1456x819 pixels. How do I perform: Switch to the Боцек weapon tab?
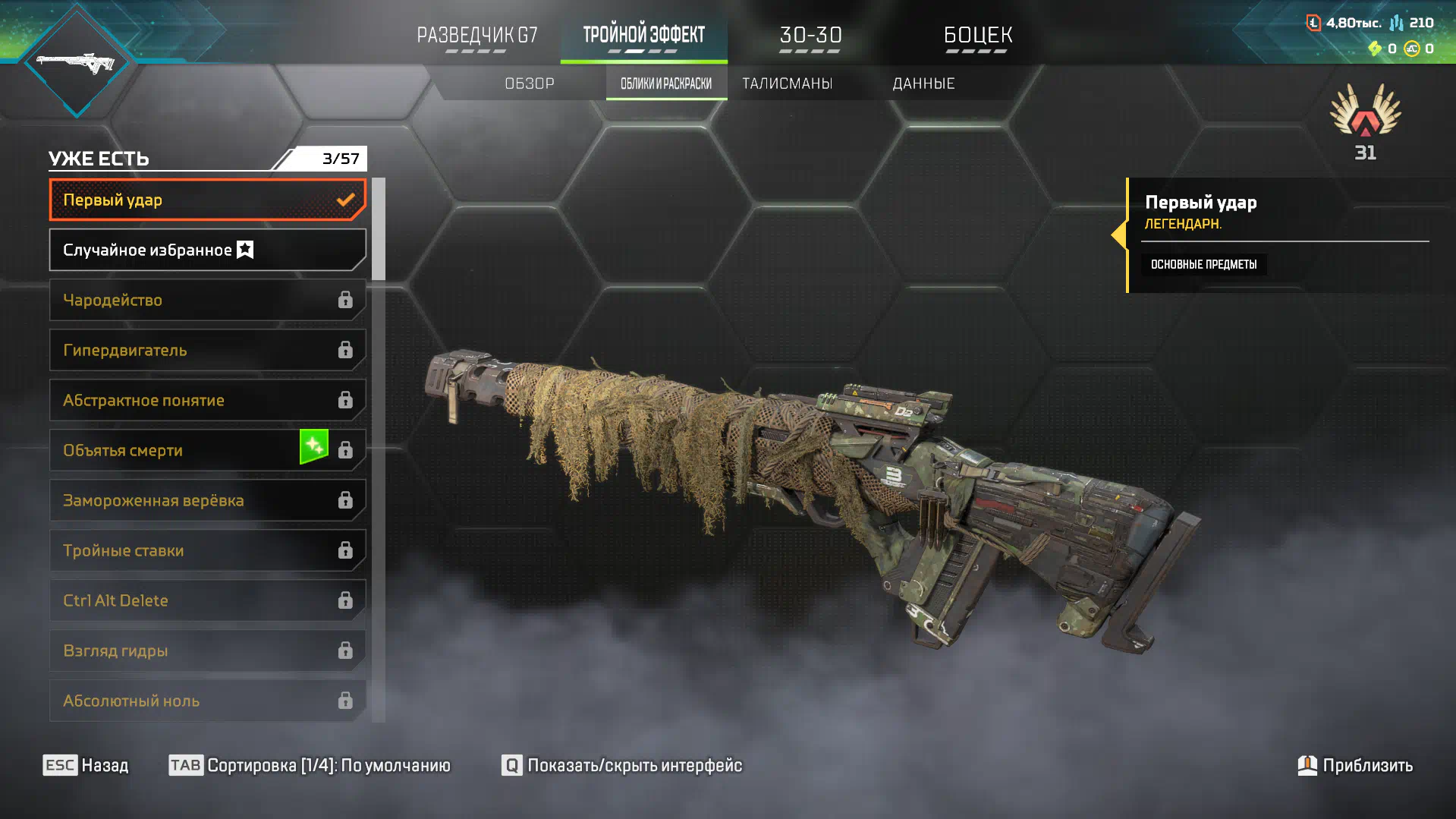[x=977, y=35]
